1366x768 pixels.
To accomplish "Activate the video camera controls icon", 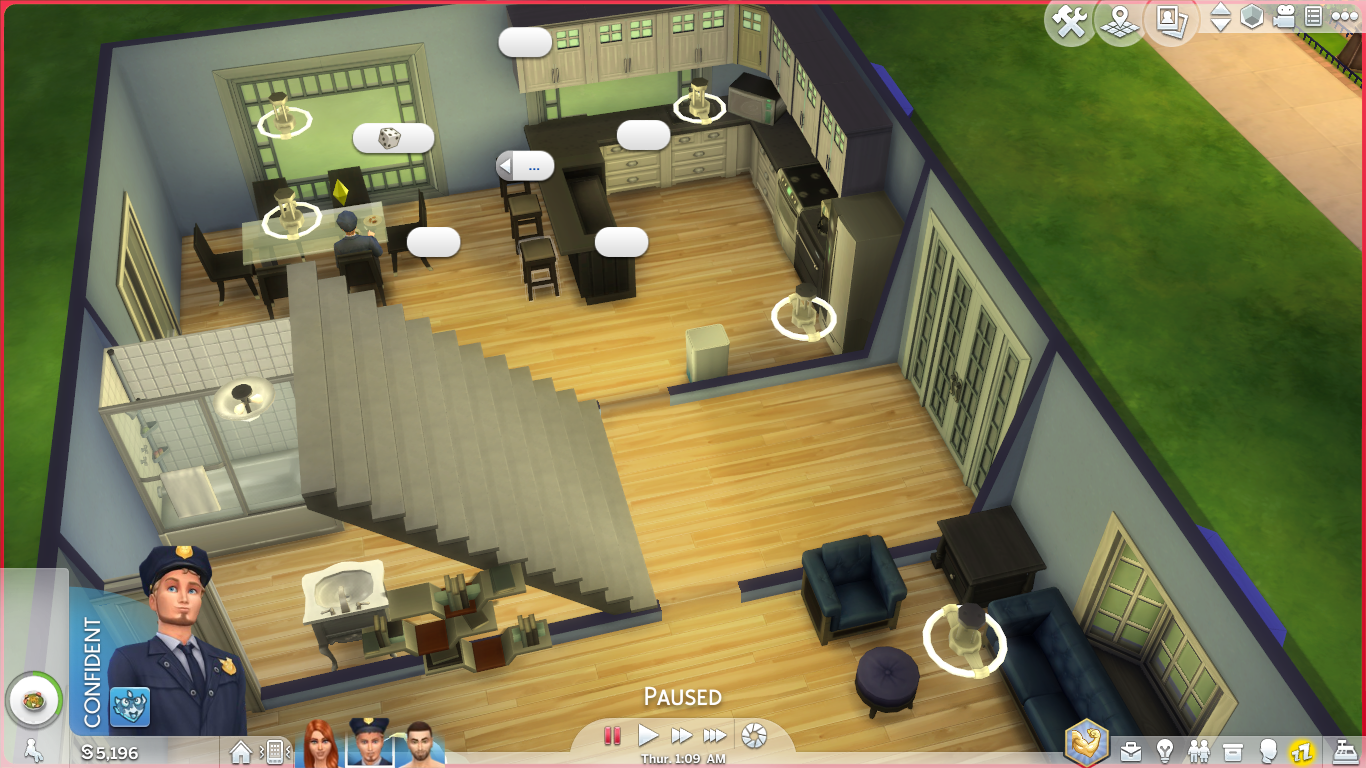I will [1284, 17].
